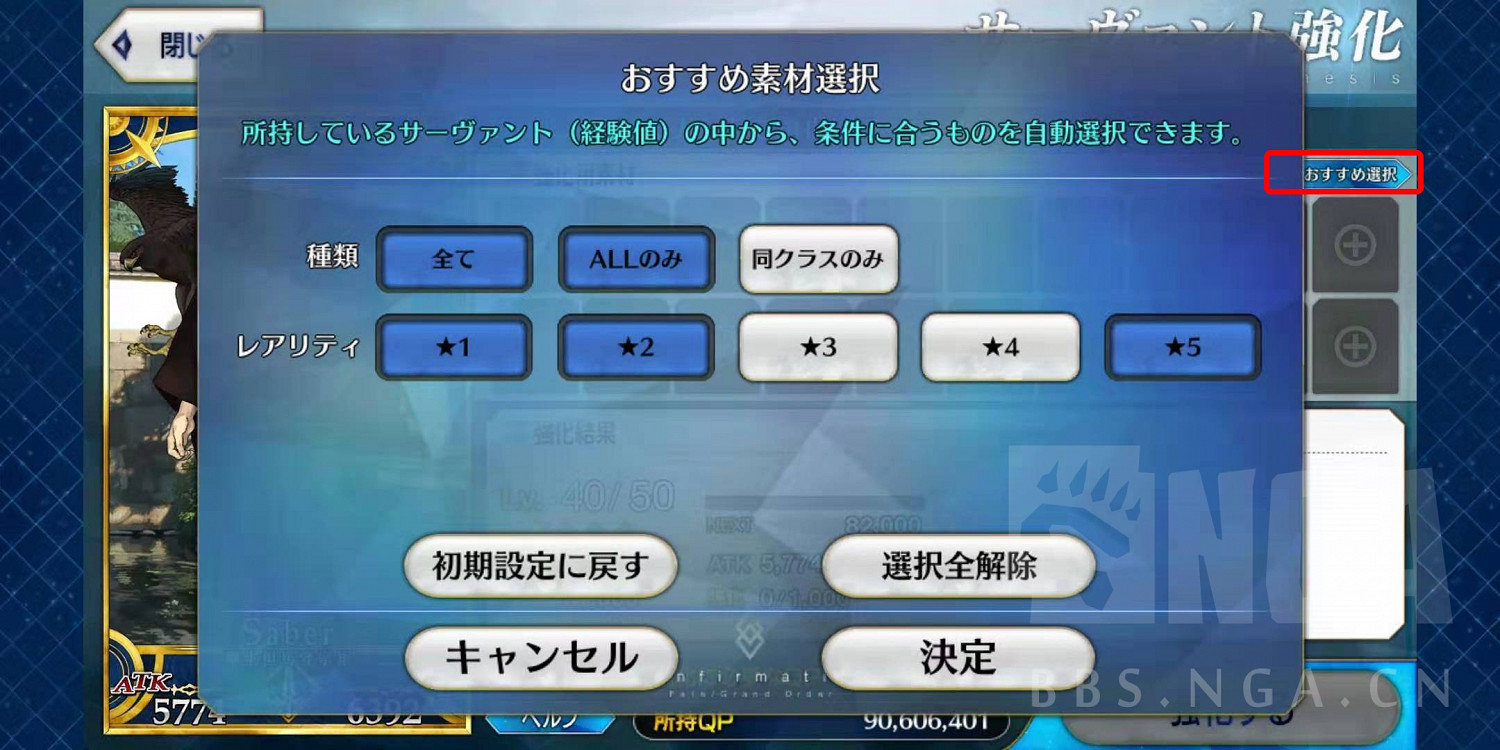The image size is (1500, 750).
Task: Deselect all materials with 選択全解除
Action: coord(956,566)
